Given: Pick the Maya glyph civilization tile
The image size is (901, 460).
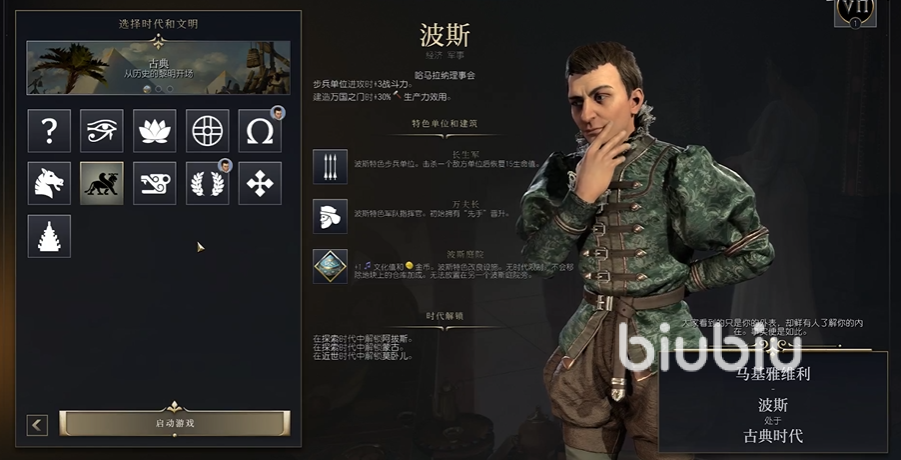Looking at the screenshot, I should click(x=155, y=183).
